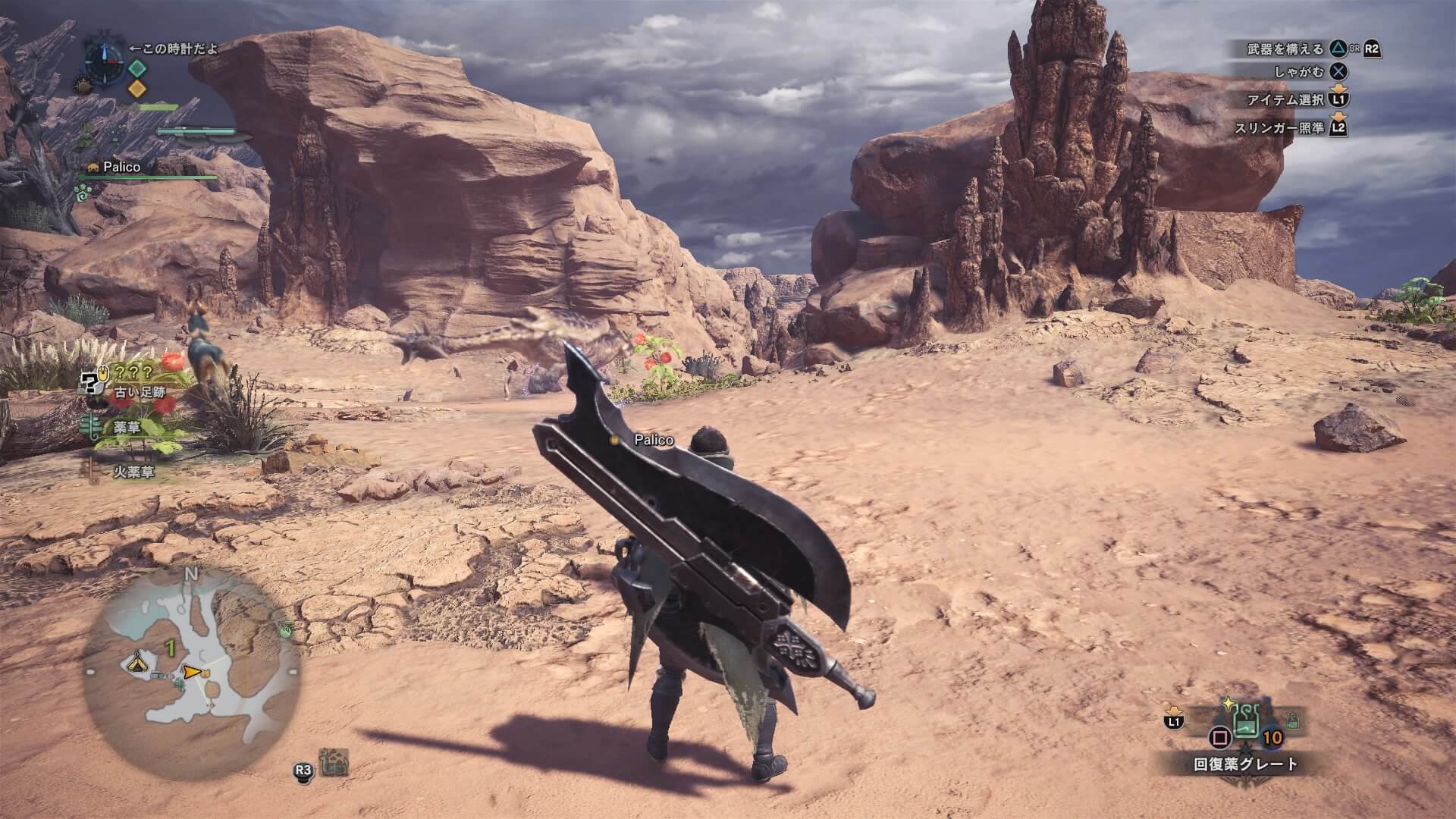
Task: Pick the 火薬草 entry in nearby list
Action: click(x=133, y=472)
